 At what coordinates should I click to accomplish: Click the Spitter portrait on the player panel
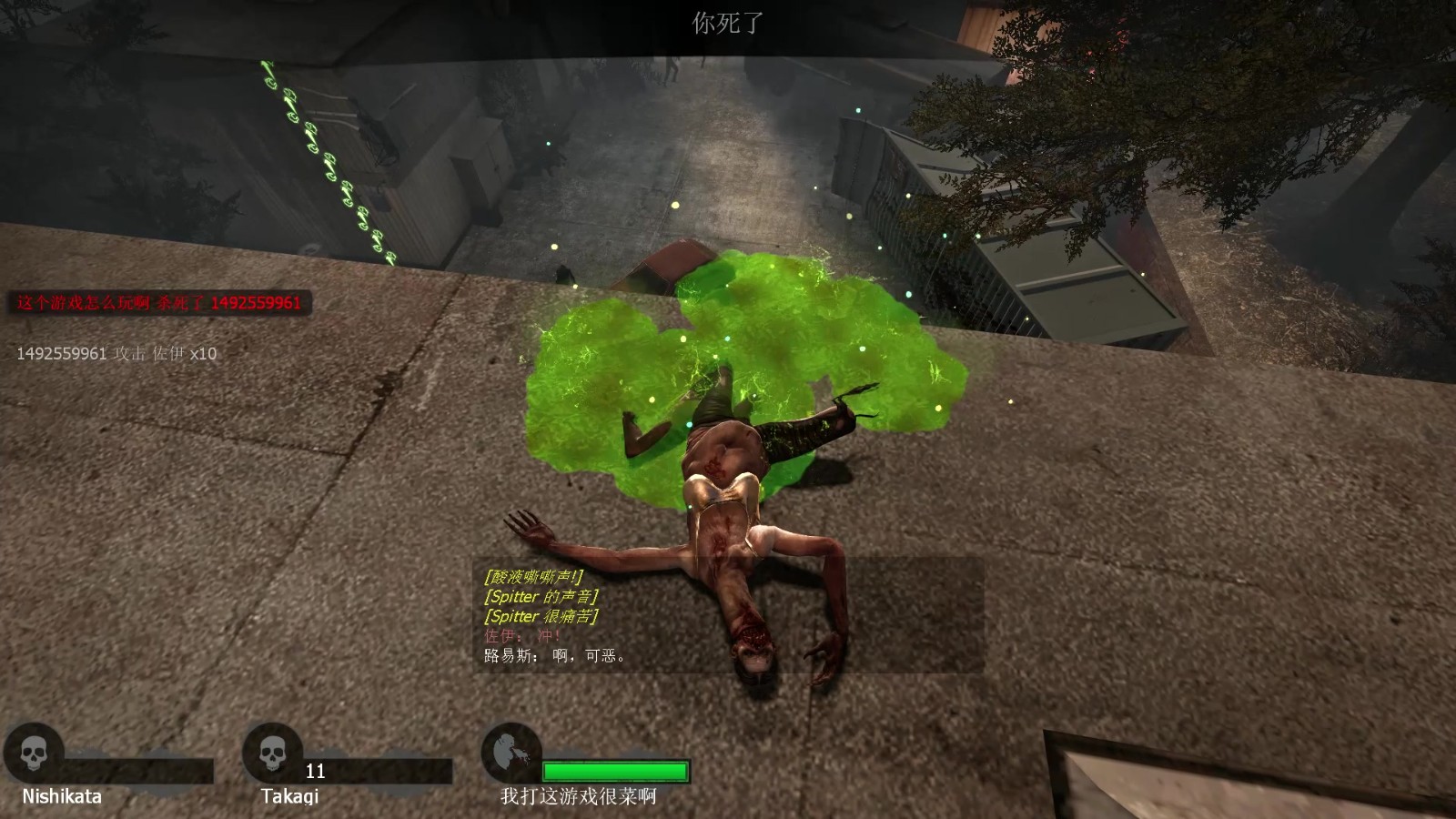click(510, 753)
